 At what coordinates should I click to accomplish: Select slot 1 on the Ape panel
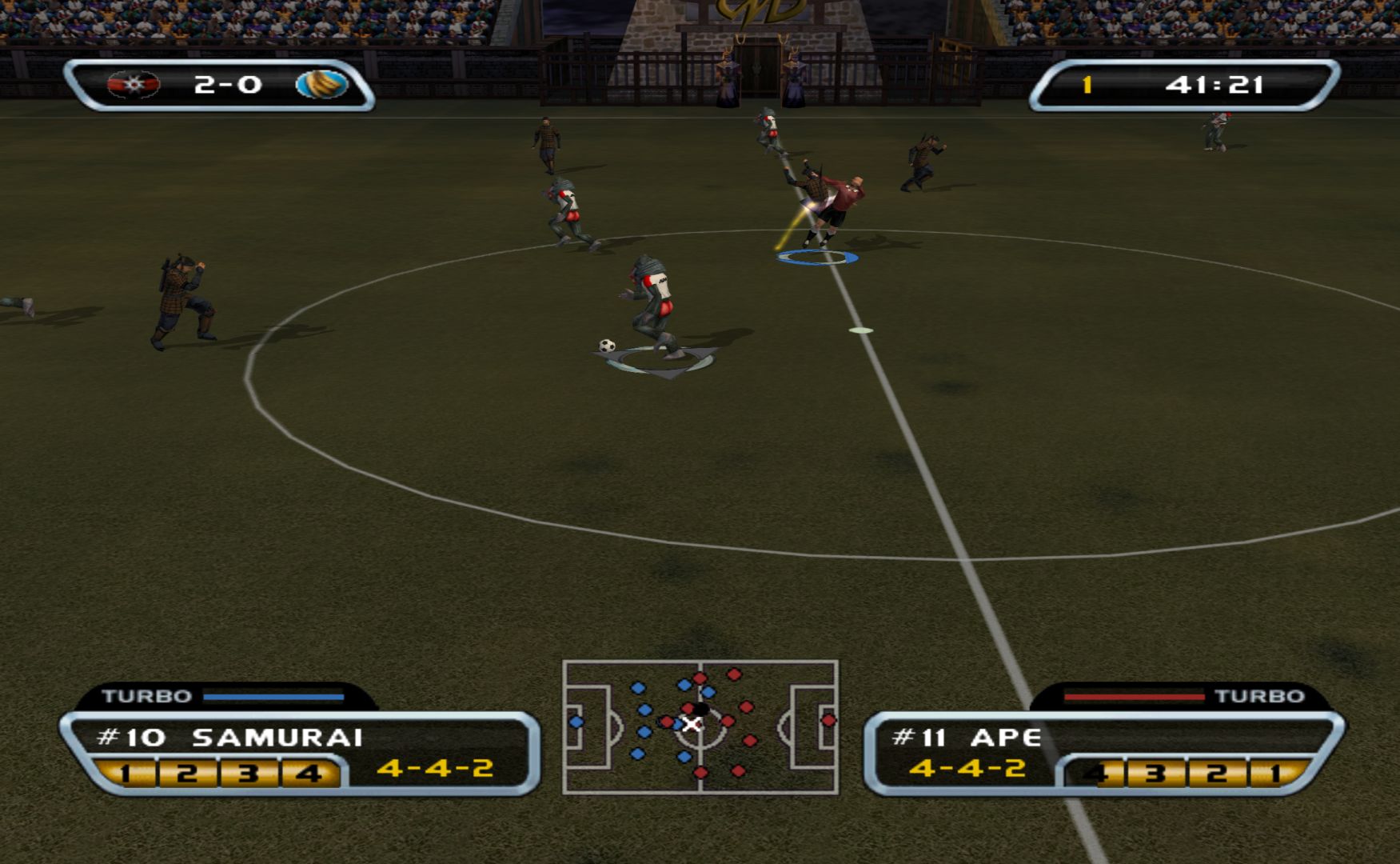click(1275, 774)
